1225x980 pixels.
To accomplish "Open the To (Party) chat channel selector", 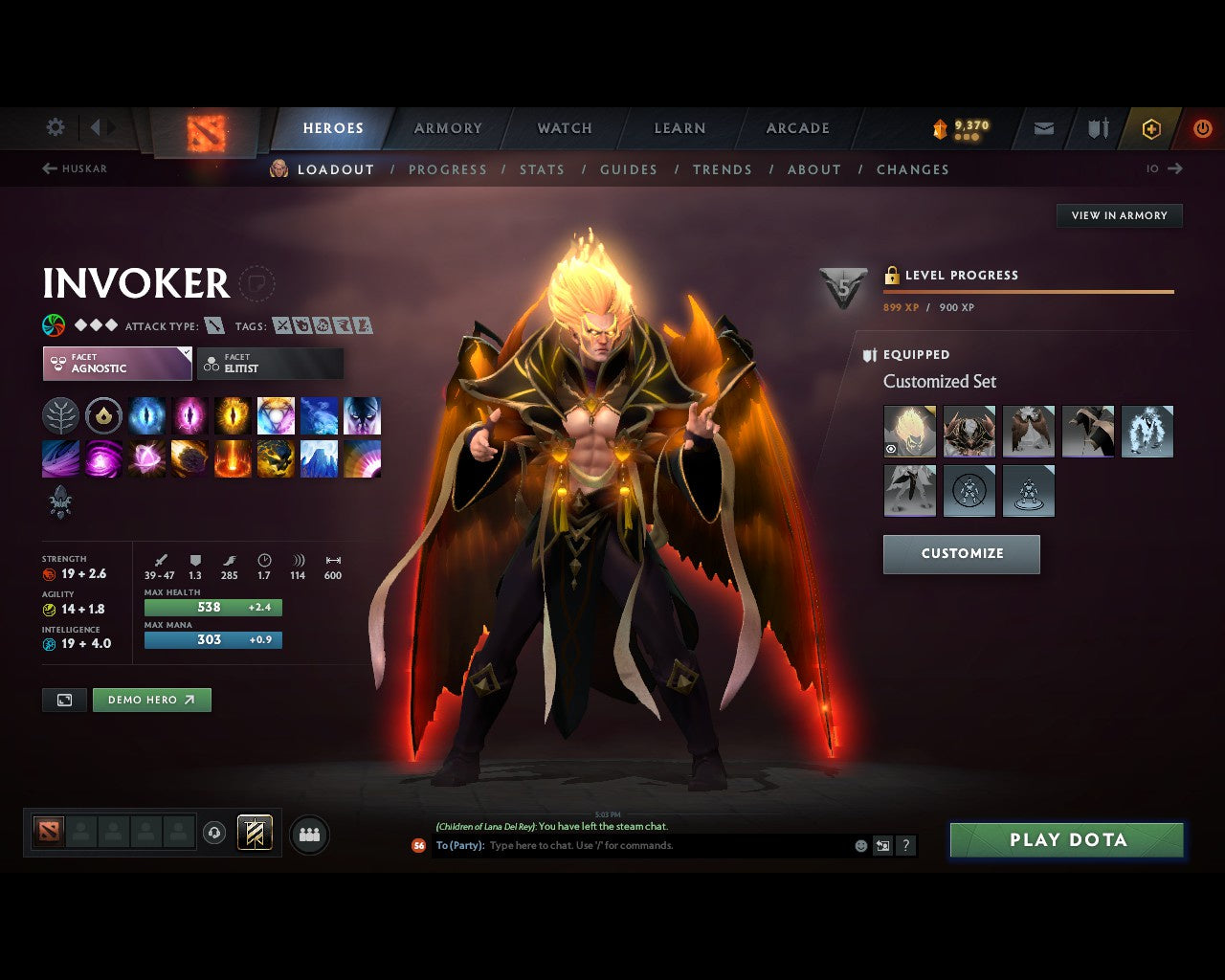I will point(459,845).
